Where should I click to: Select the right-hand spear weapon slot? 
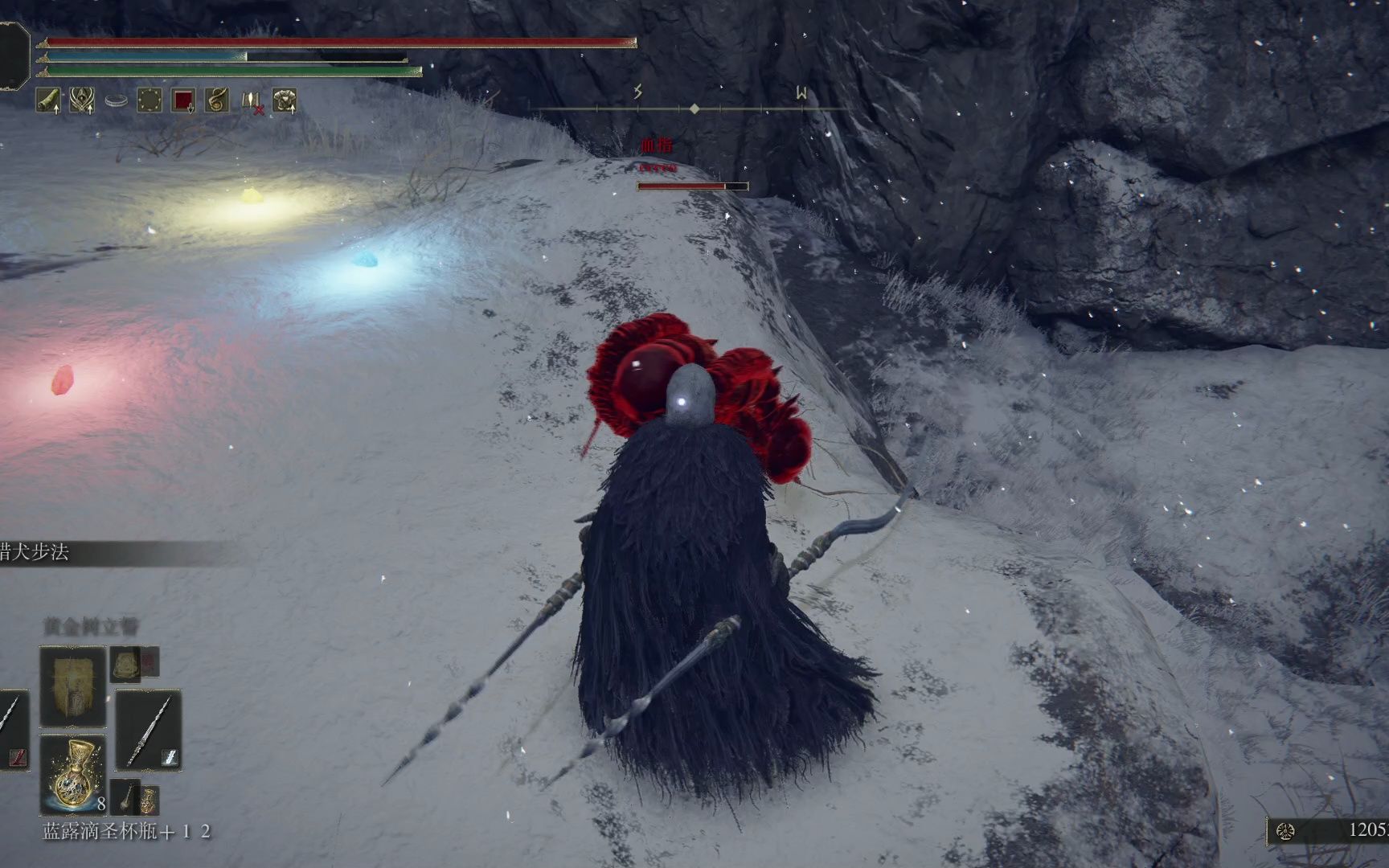pos(149,730)
